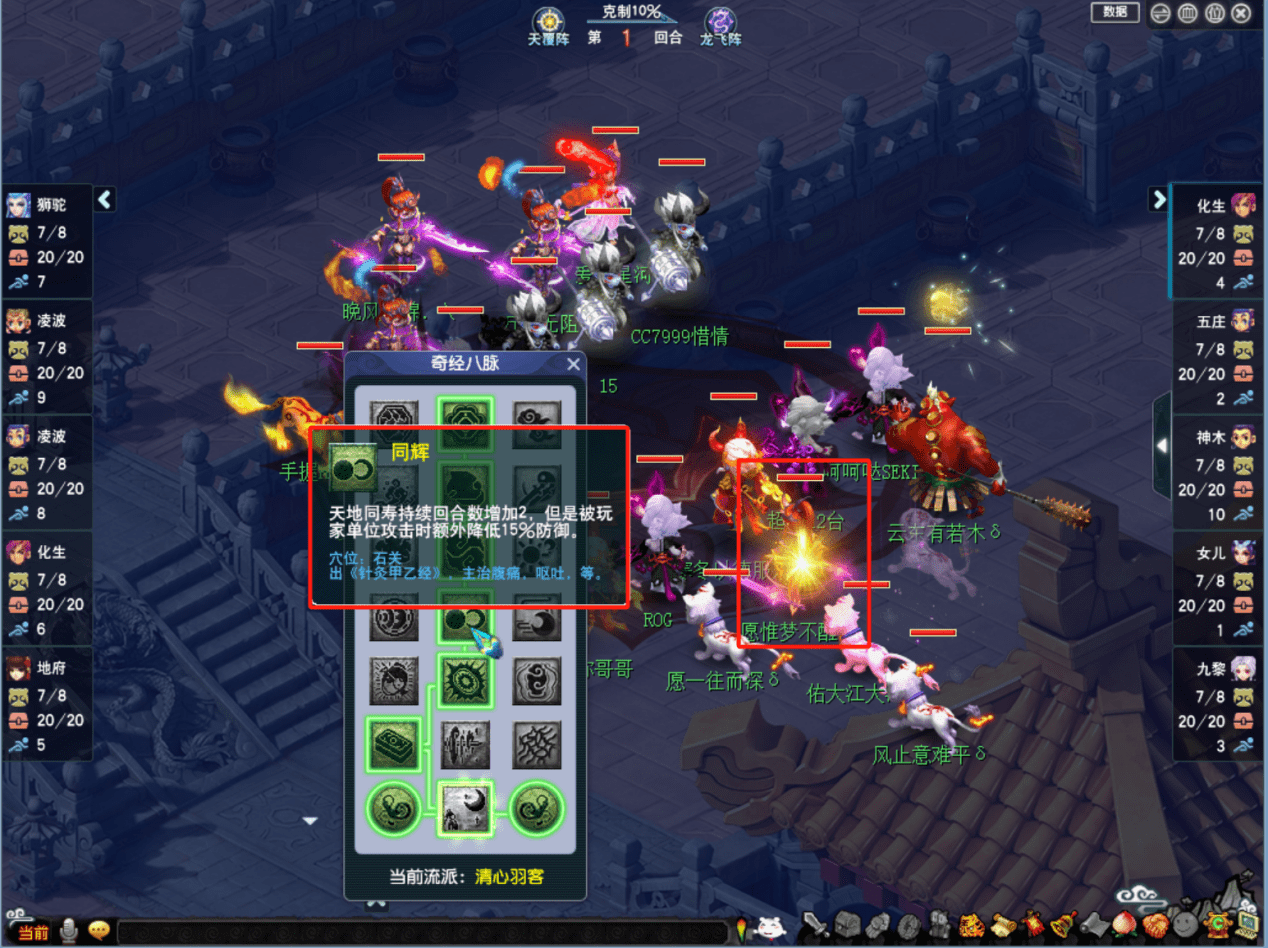Image resolution: width=1268 pixels, height=948 pixels.
Task: Select the 女儿 player row
Action: pyautogui.click(x=1220, y=588)
